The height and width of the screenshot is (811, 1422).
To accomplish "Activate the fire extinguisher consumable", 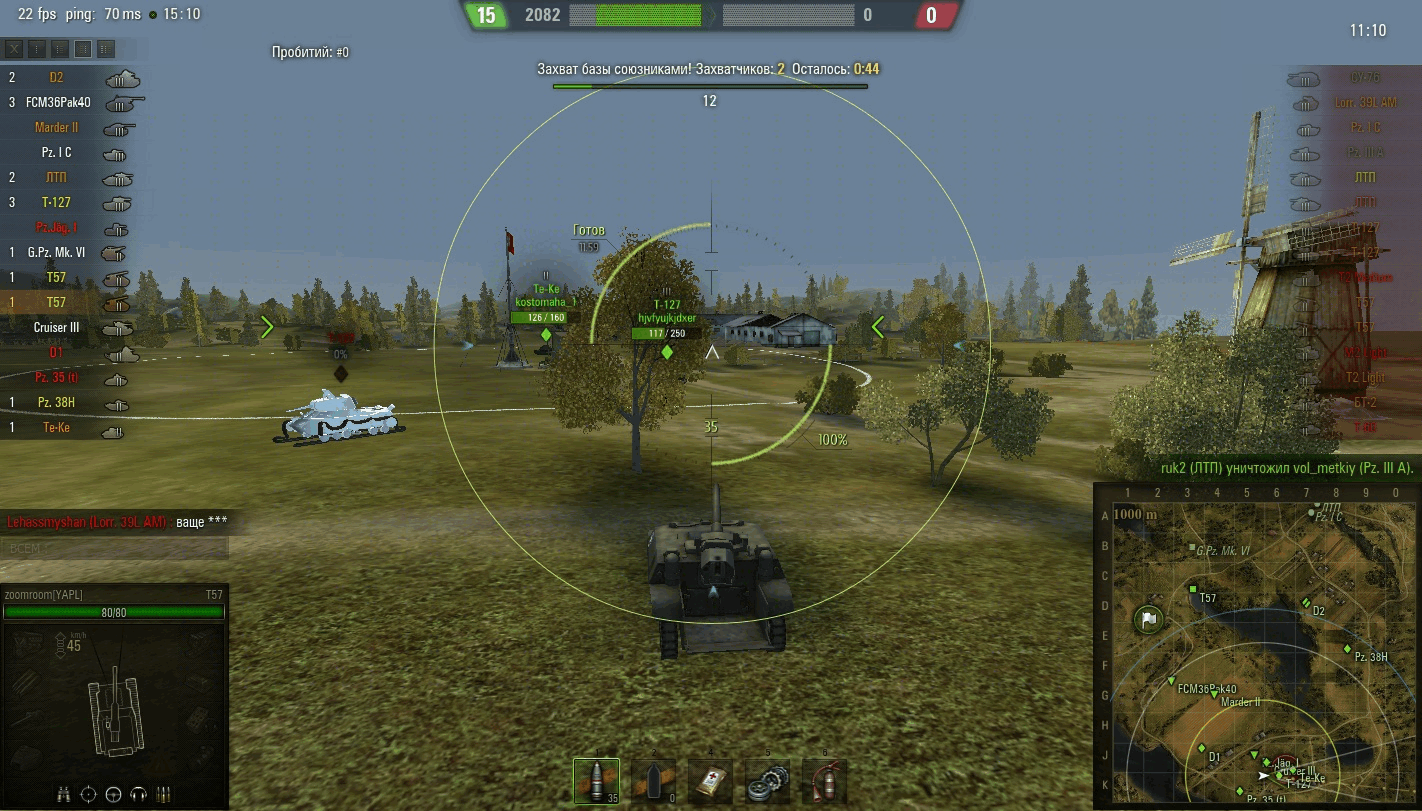I will [x=824, y=781].
